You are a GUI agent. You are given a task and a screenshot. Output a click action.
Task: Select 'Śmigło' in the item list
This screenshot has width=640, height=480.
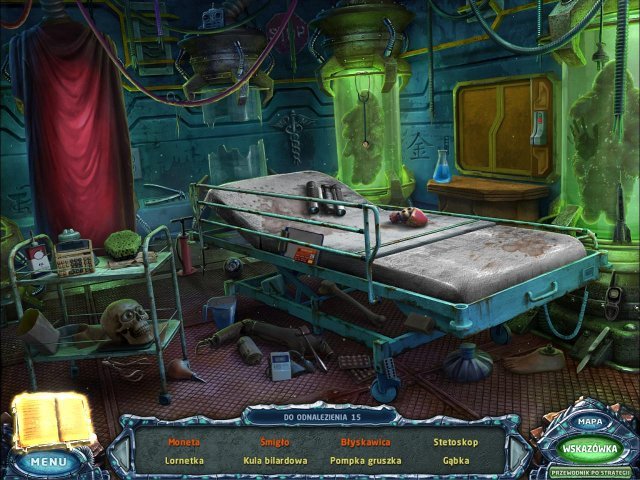[x=274, y=441]
